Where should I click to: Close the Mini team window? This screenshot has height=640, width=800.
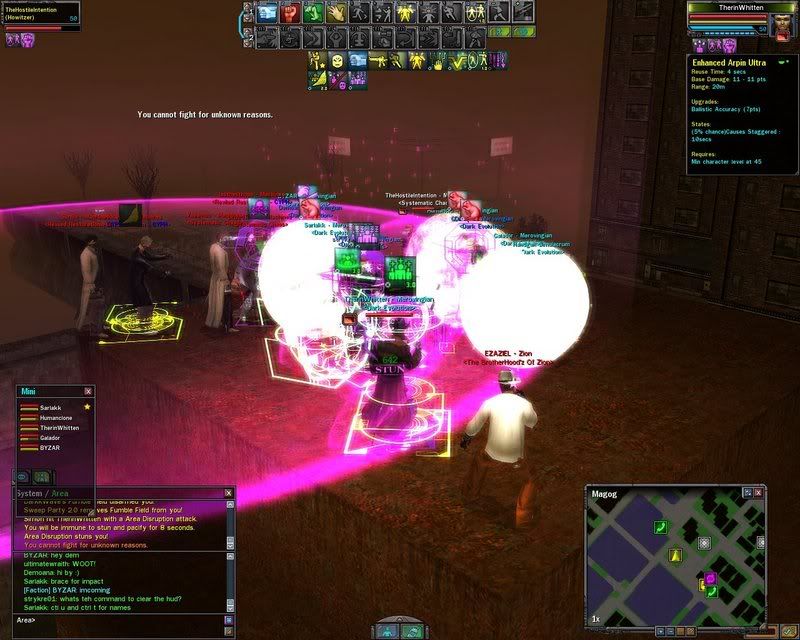[88, 391]
